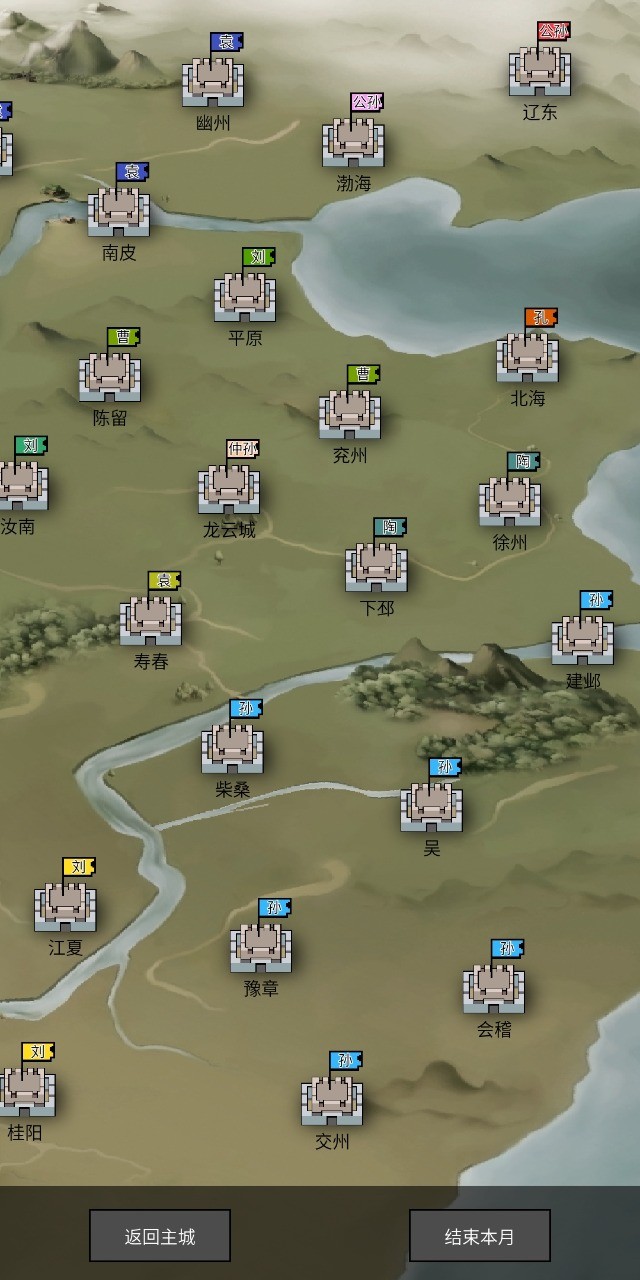The height and width of the screenshot is (1280, 640).
Task: Select the 平原 city
Action: pos(245,297)
